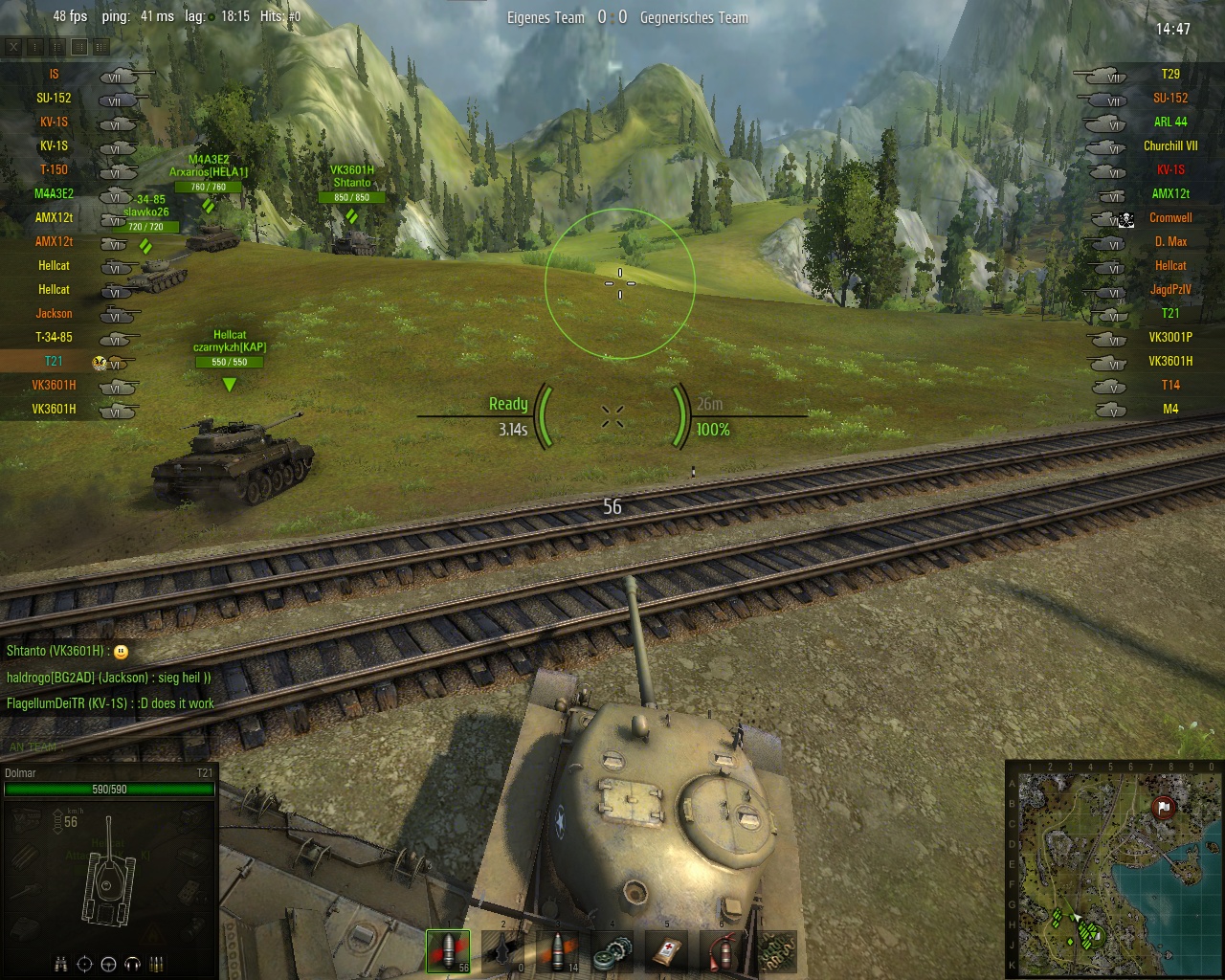The height and width of the screenshot is (980, 1225).
Task: Use the first aid kit consumable
Action: (x=668, y=950)
